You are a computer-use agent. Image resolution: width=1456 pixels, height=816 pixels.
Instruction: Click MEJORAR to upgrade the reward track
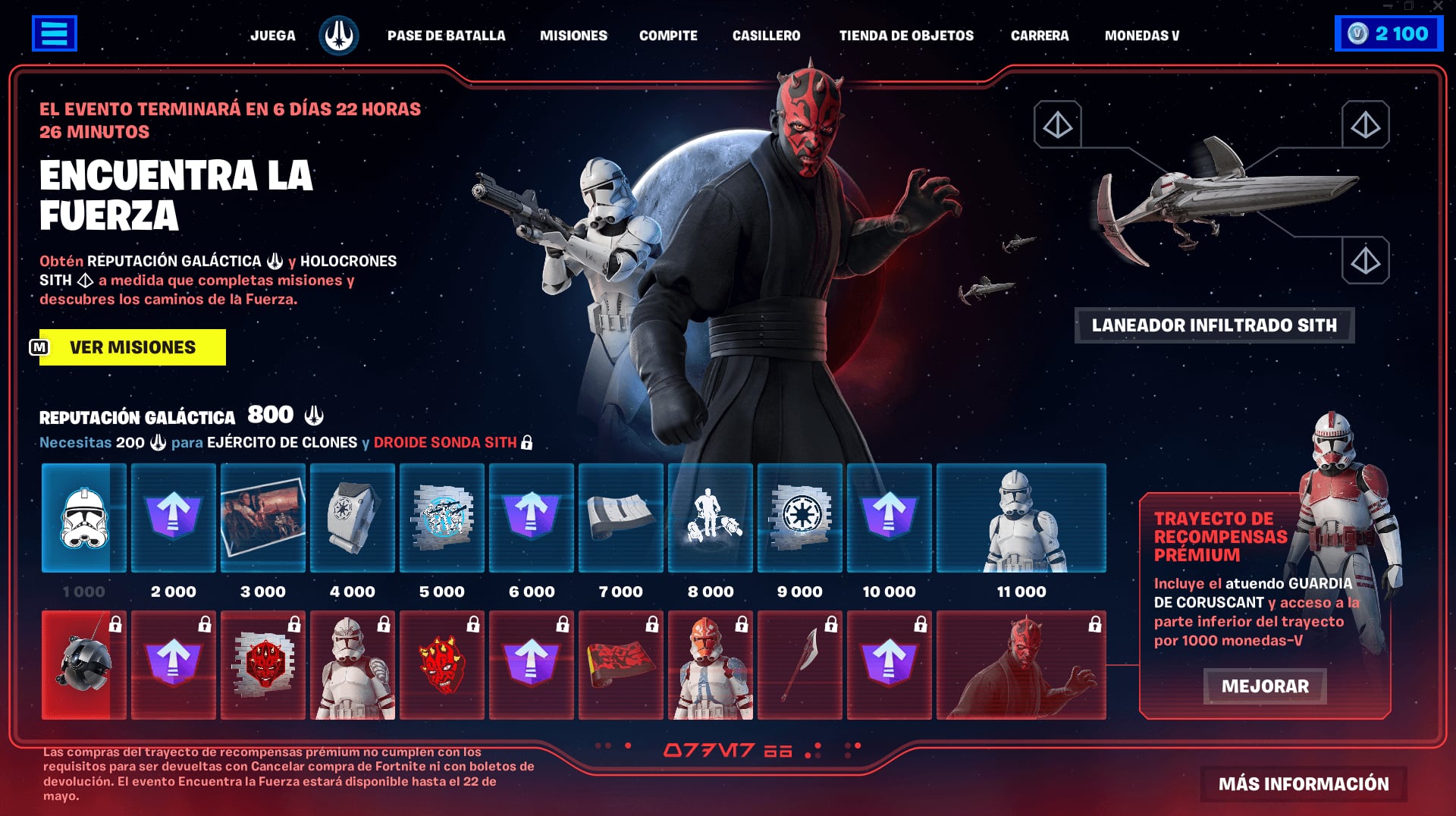coord(1265,686)
